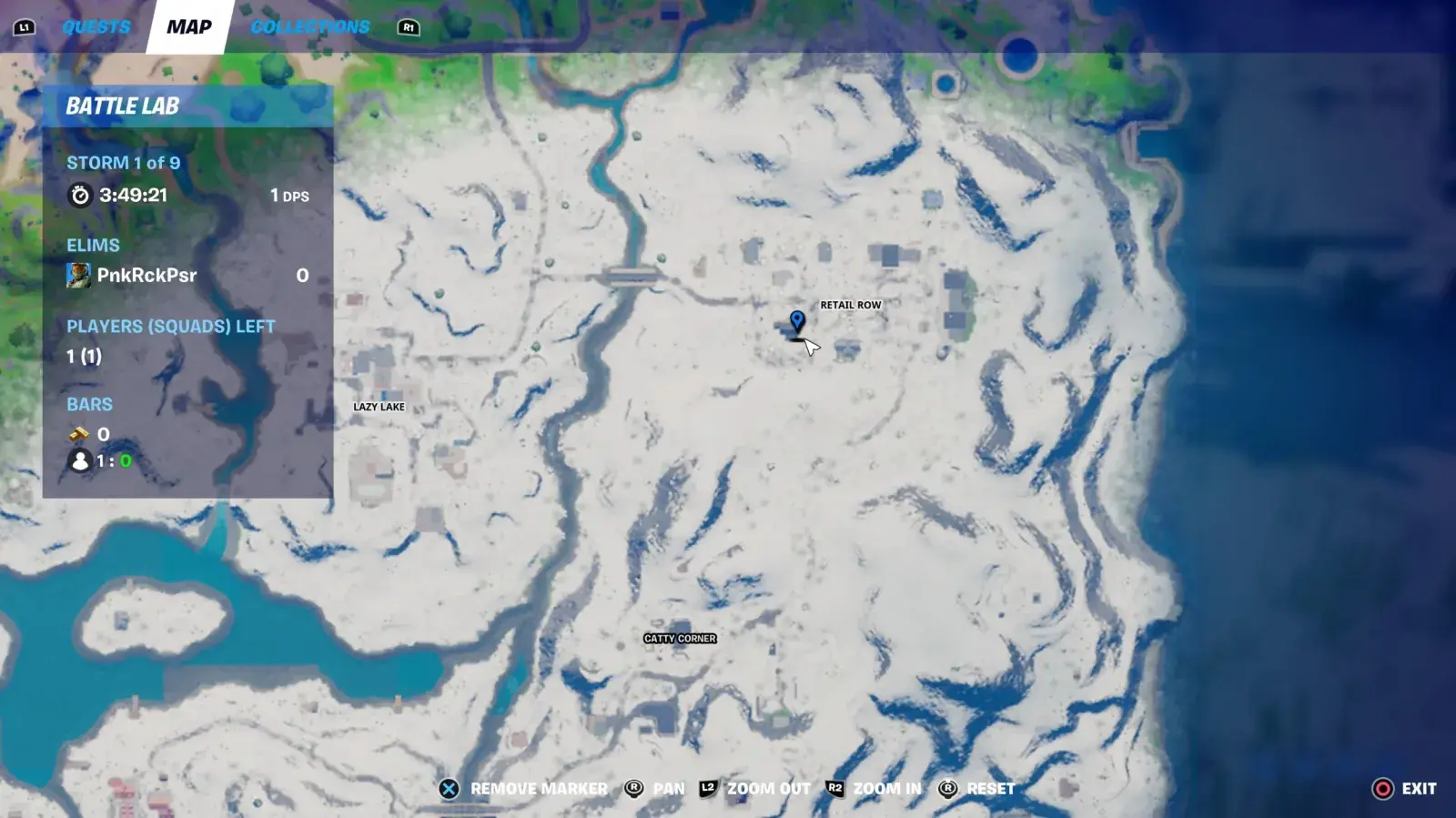Select the gold bar icon under BARS

pyautogui.click(x=80, y=434)
